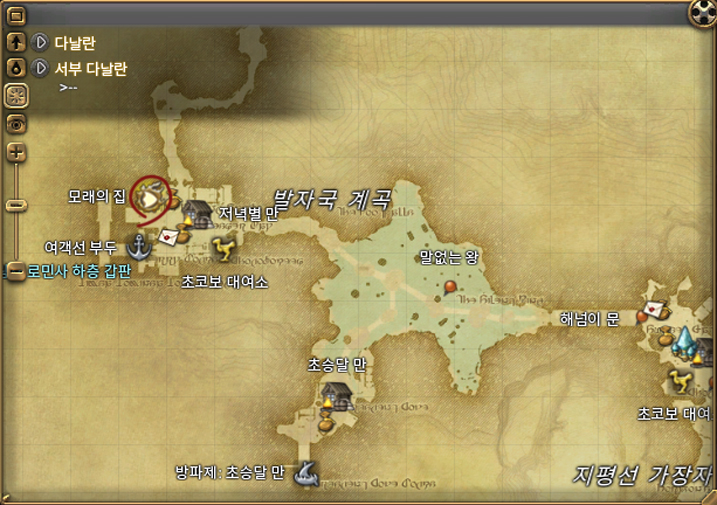Viewport: 717px width, 505px height.
Task: Toggle the eye-icon map visibility button
Action: point(16,123)
